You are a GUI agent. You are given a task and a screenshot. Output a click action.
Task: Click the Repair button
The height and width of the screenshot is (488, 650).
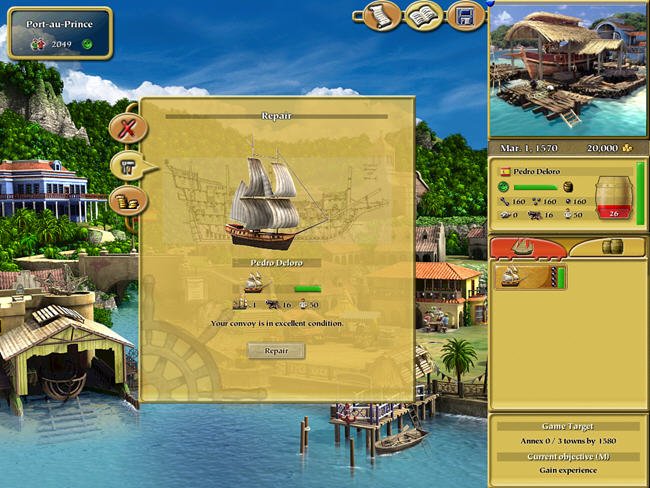(276, 351)
